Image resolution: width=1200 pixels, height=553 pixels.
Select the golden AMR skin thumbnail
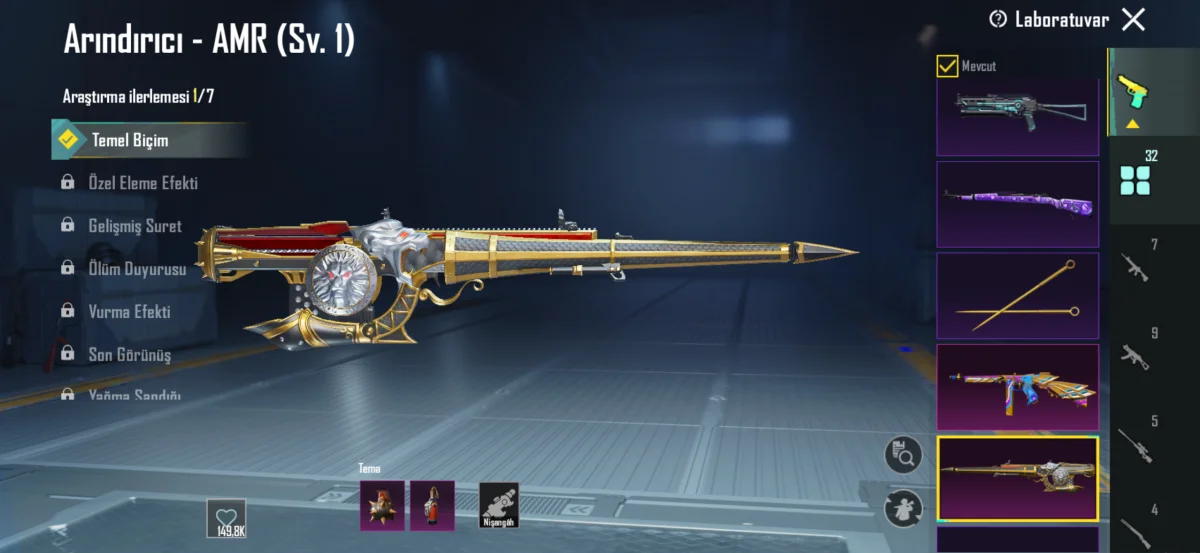[1017, 478]
